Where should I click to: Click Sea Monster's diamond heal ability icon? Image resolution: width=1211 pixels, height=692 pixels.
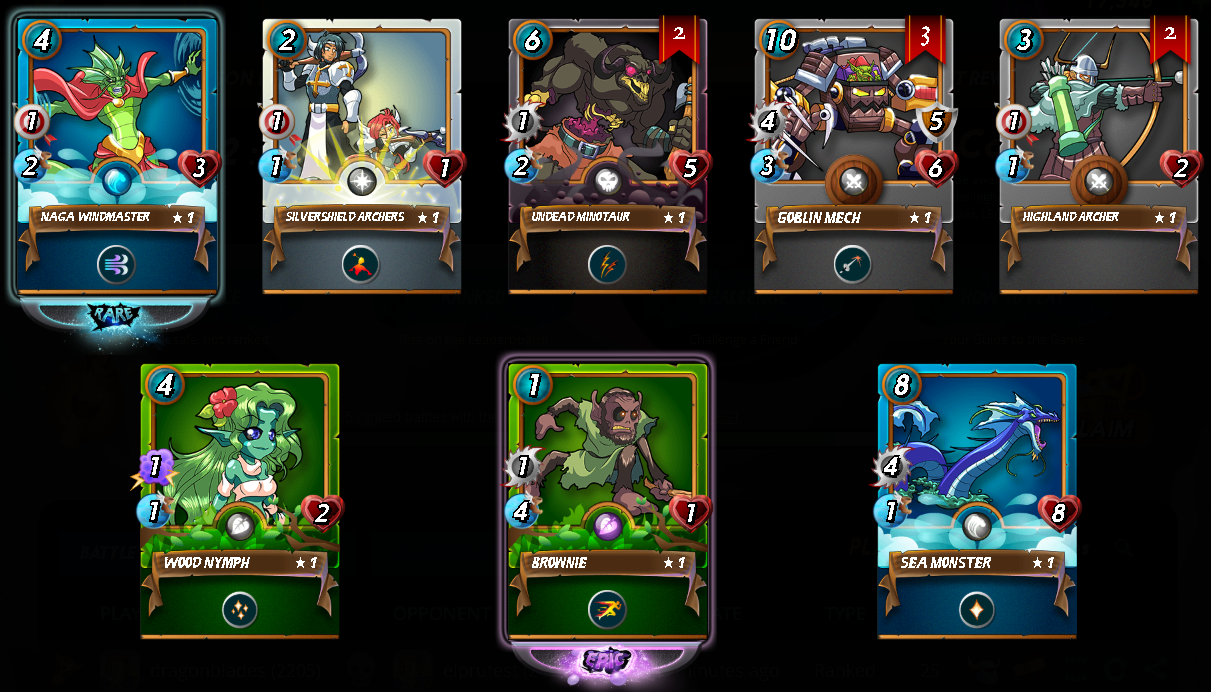click(x=976, y=609)
